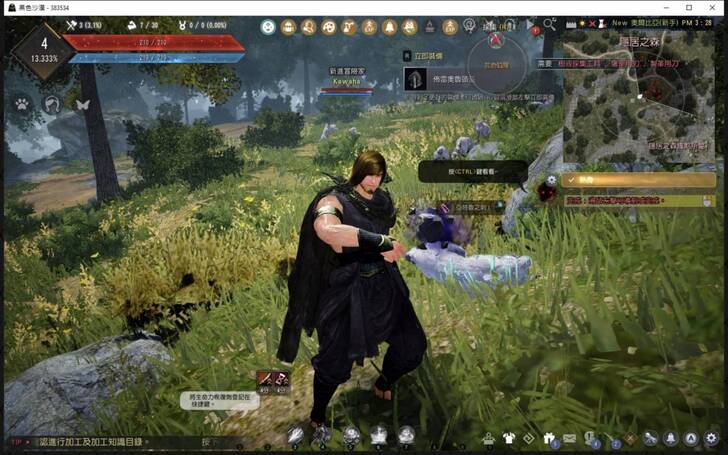Select the horseshoe mount icon
Viewport: 728px width, 455px height.
point(52,103)
